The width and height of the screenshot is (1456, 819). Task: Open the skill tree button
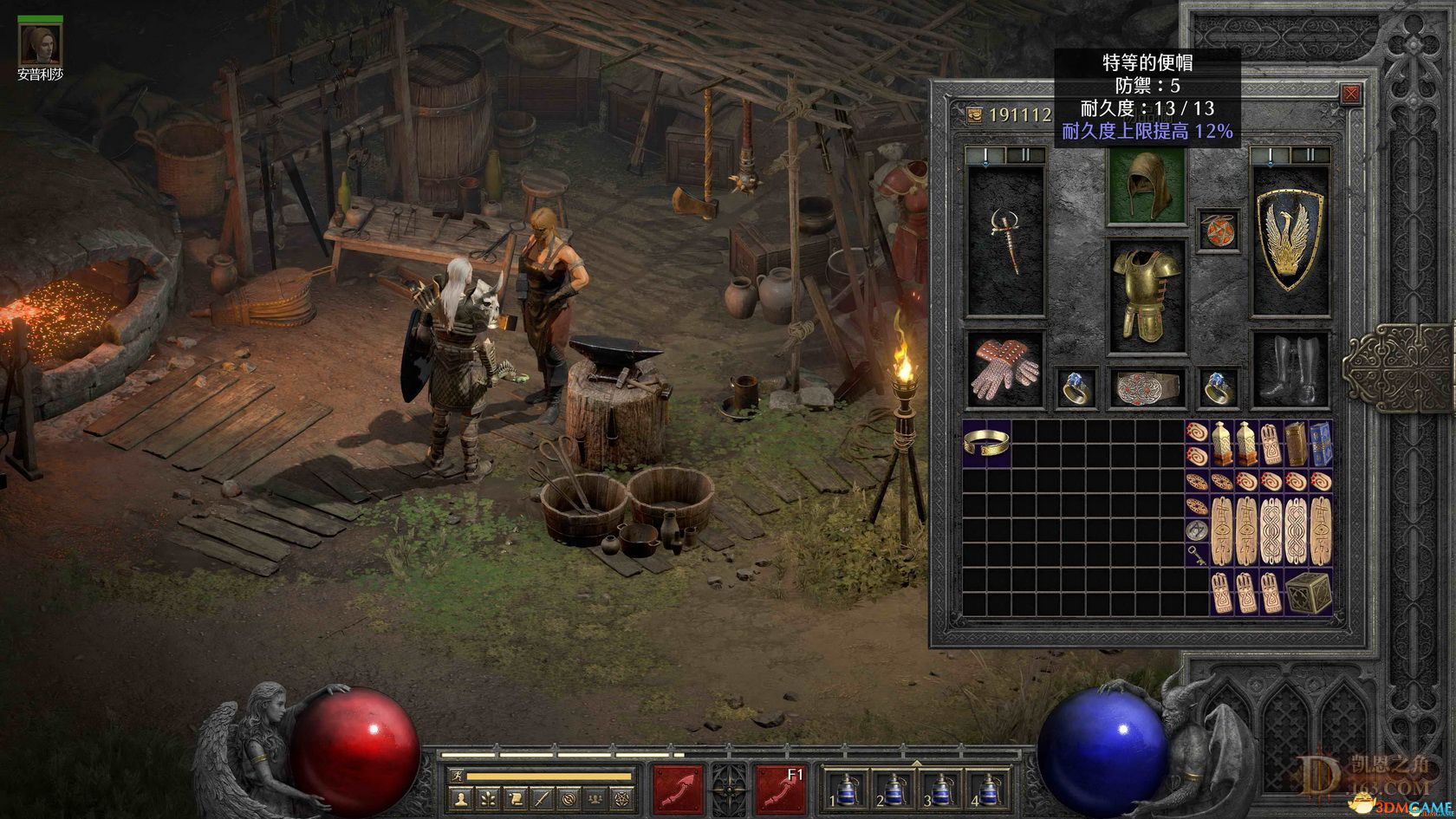[x=487, y=797]
